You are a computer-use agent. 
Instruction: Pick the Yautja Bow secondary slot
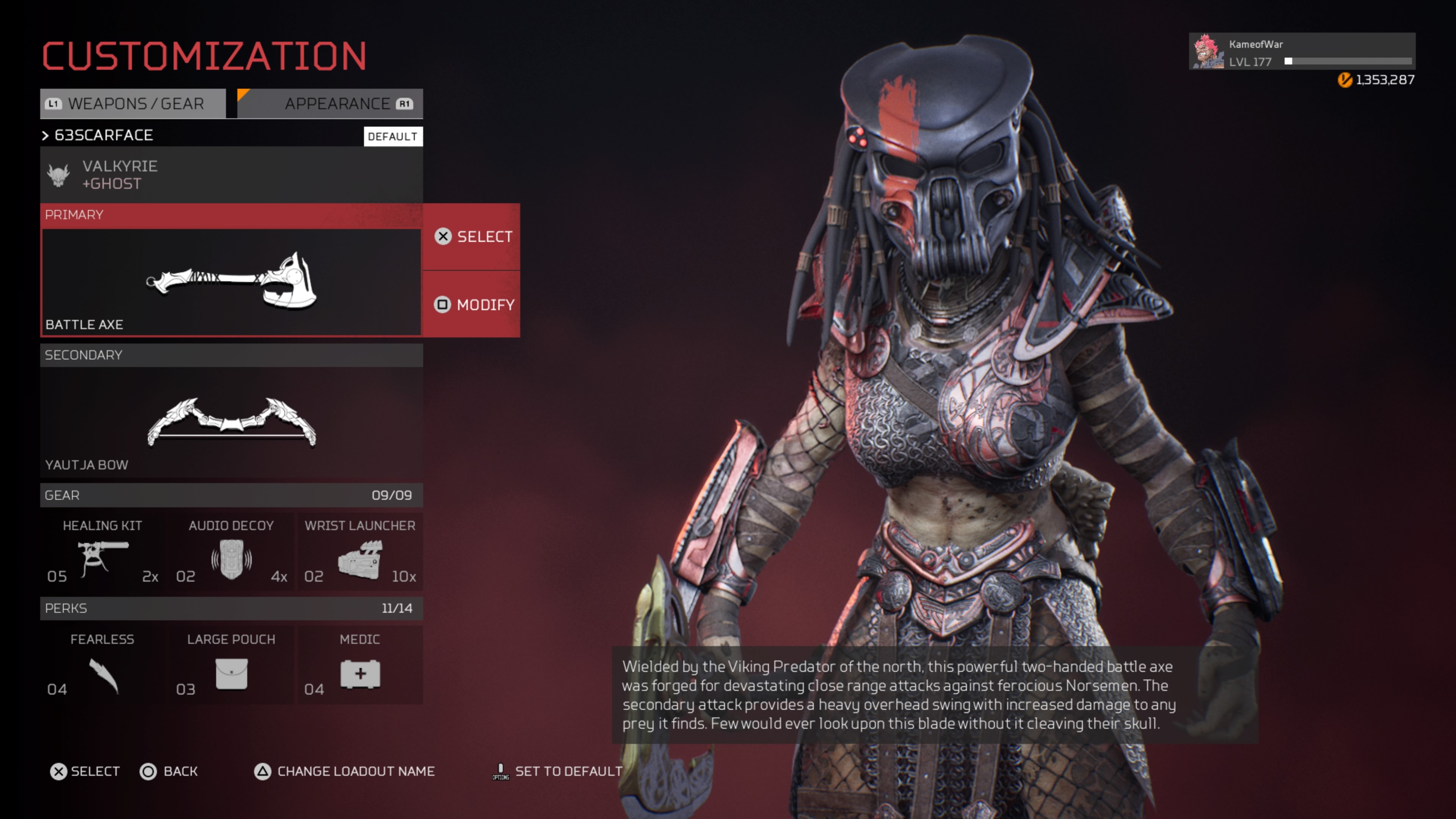(x=231, y=422)
